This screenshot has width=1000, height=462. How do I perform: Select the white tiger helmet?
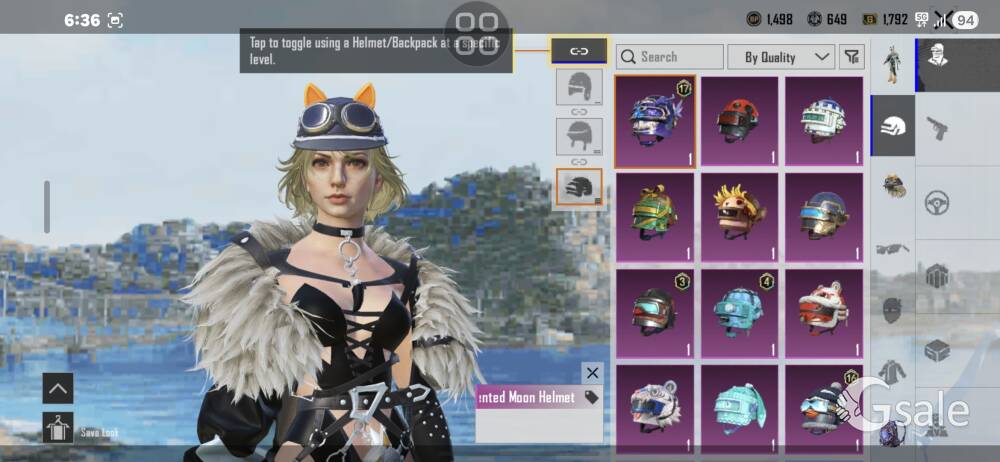pyautogui.click(x=656, y=406)
